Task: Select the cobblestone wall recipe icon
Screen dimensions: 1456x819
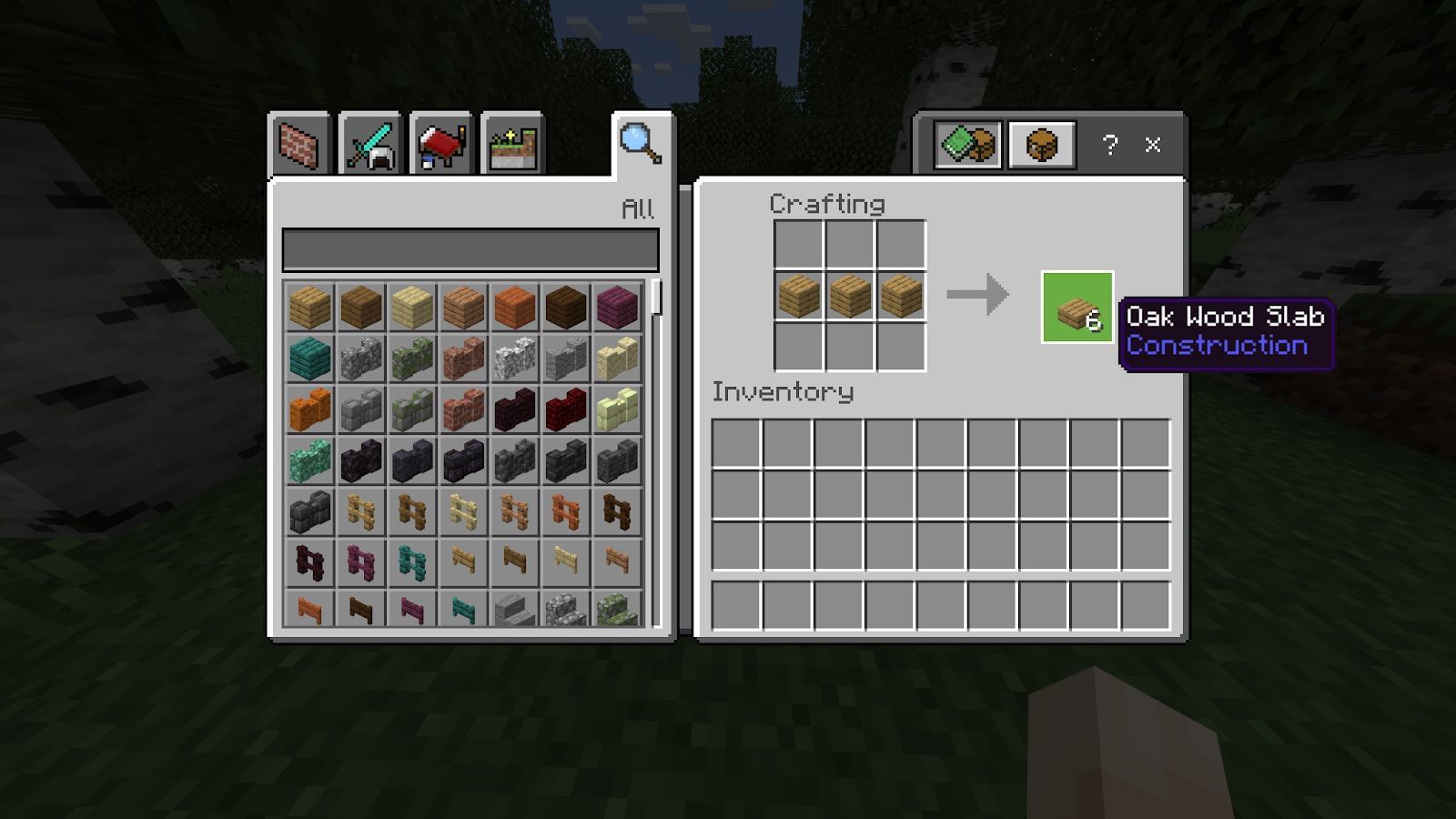Action: click(360, 358)
